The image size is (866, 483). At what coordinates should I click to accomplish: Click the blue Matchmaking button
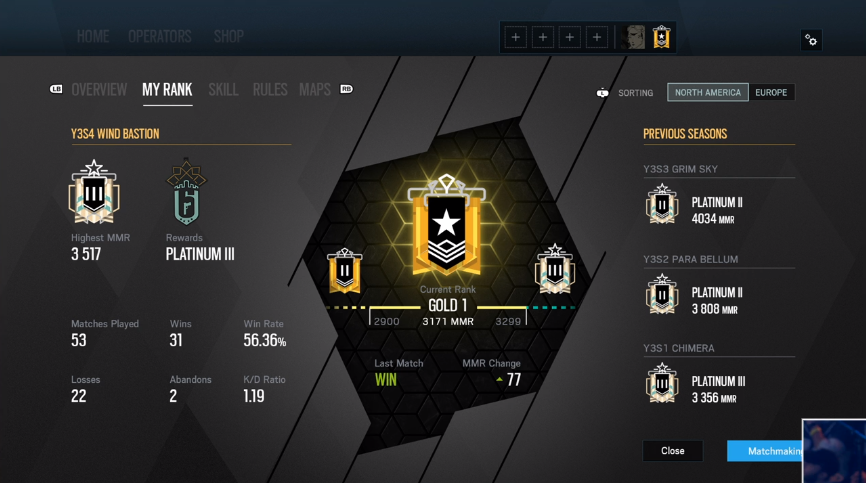click(x=765, y=451)
